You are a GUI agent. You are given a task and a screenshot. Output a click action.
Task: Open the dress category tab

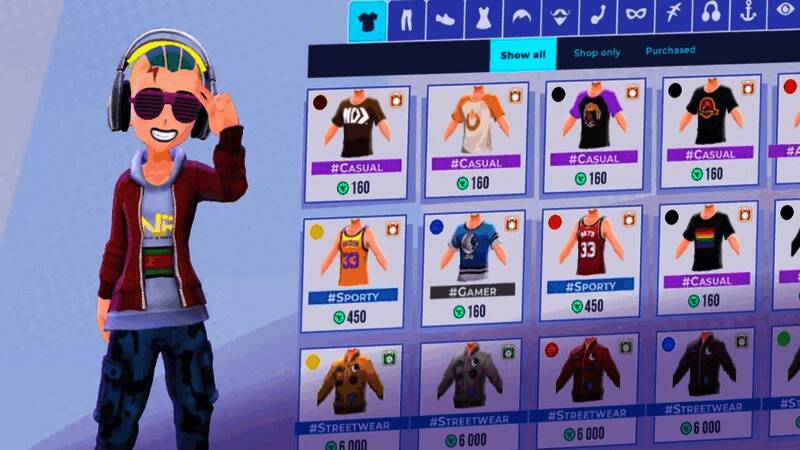coord(483,19)
